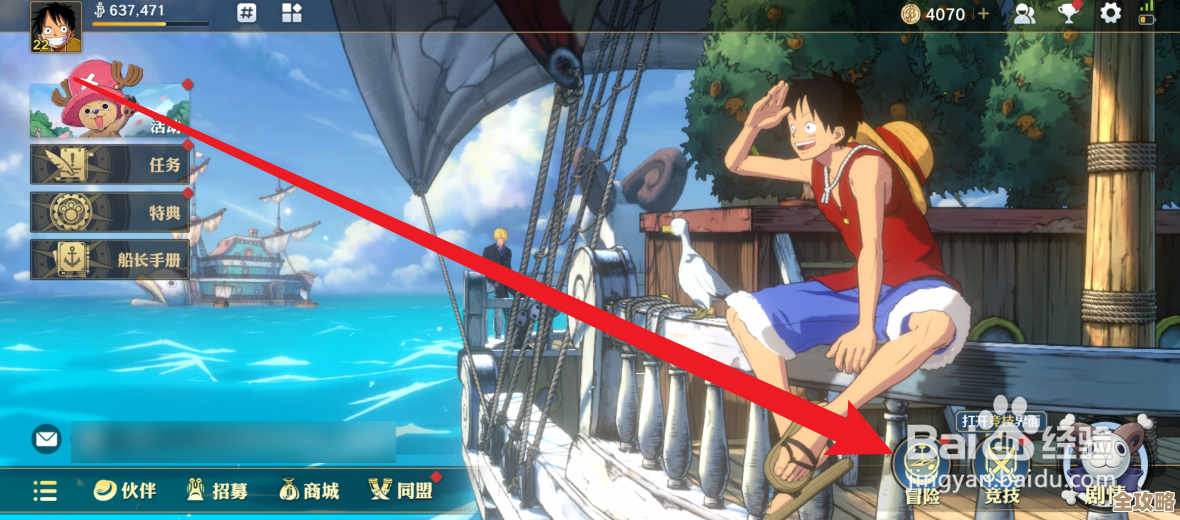Open the gear settings menu
The height and width of the screenshot is (520, 1180).
click(1111, 14)
